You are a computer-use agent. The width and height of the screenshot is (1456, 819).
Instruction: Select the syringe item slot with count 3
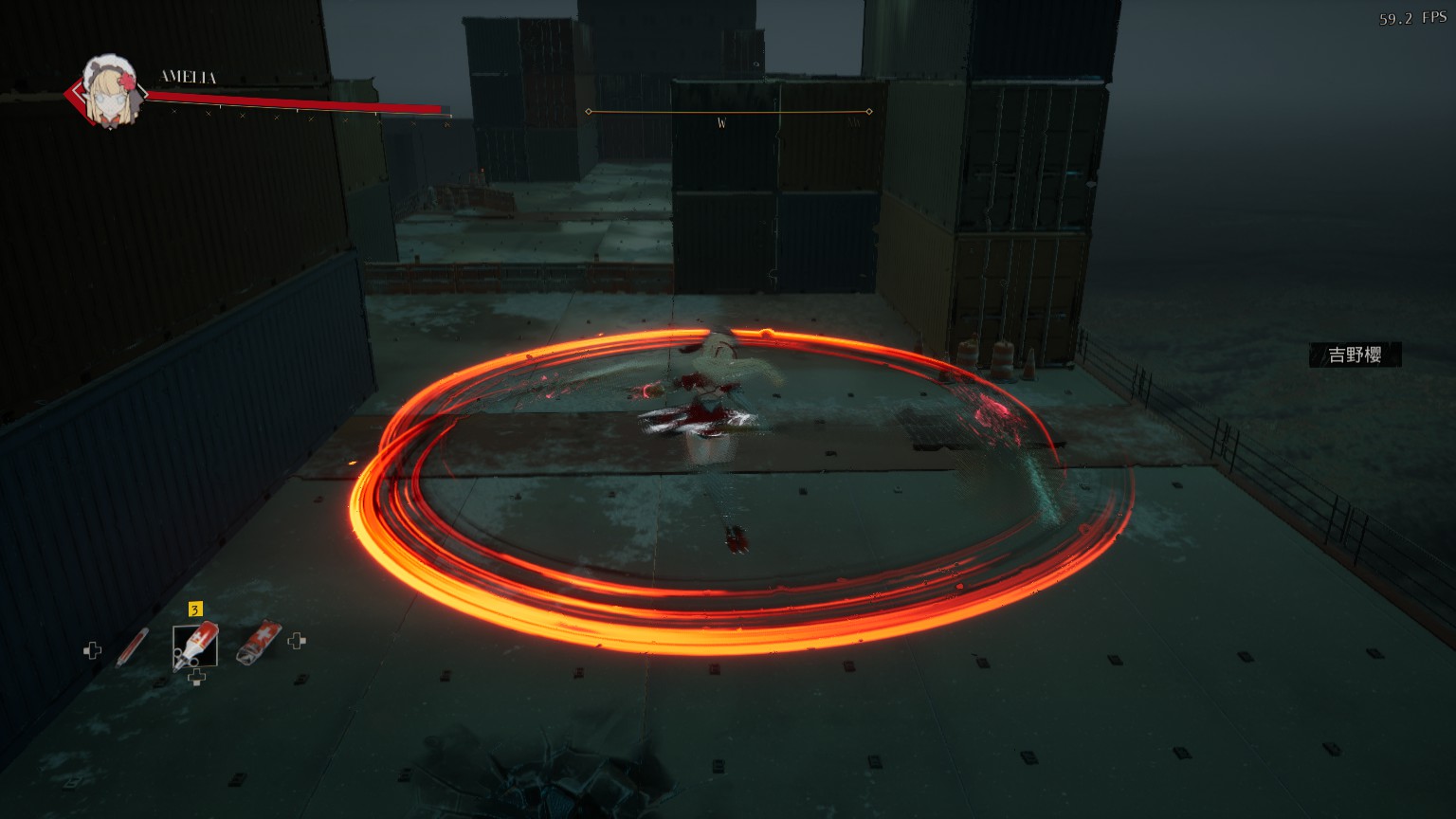(195, 645)
